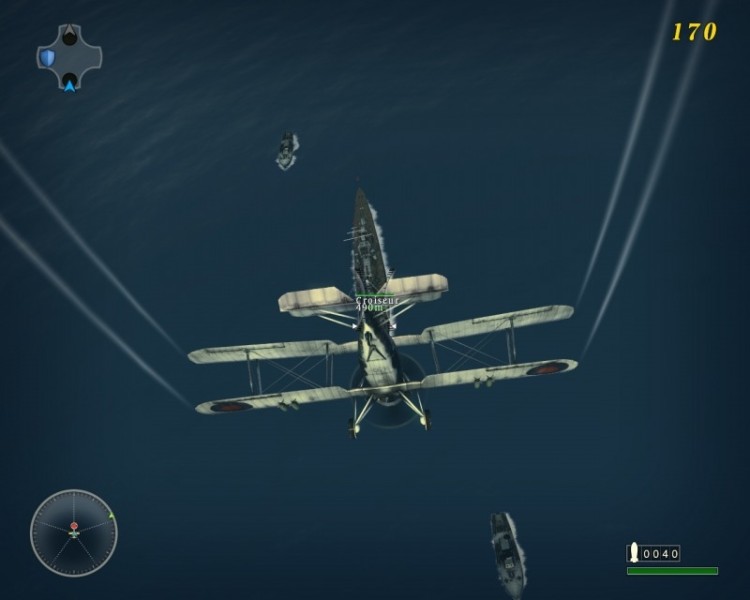Click the bomb weapon icon

[633, 552]
